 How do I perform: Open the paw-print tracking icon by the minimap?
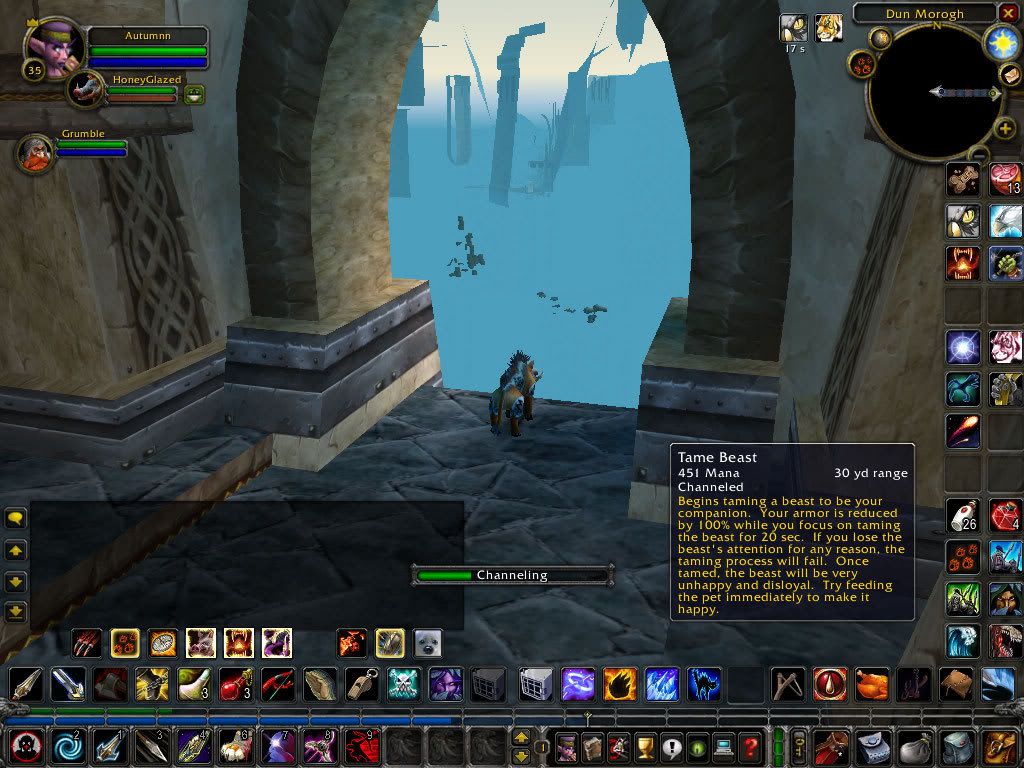[861, 63]
